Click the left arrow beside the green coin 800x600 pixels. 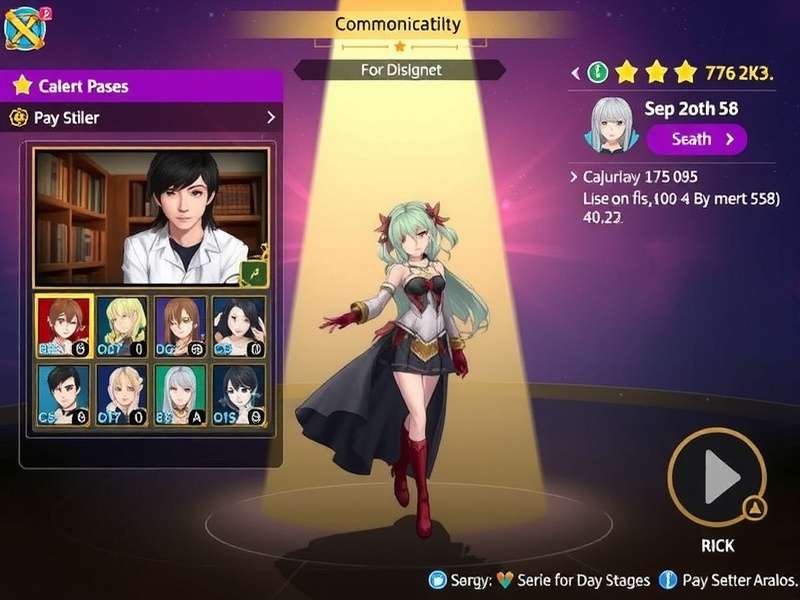pyautogui.click(x=575, y=72)
